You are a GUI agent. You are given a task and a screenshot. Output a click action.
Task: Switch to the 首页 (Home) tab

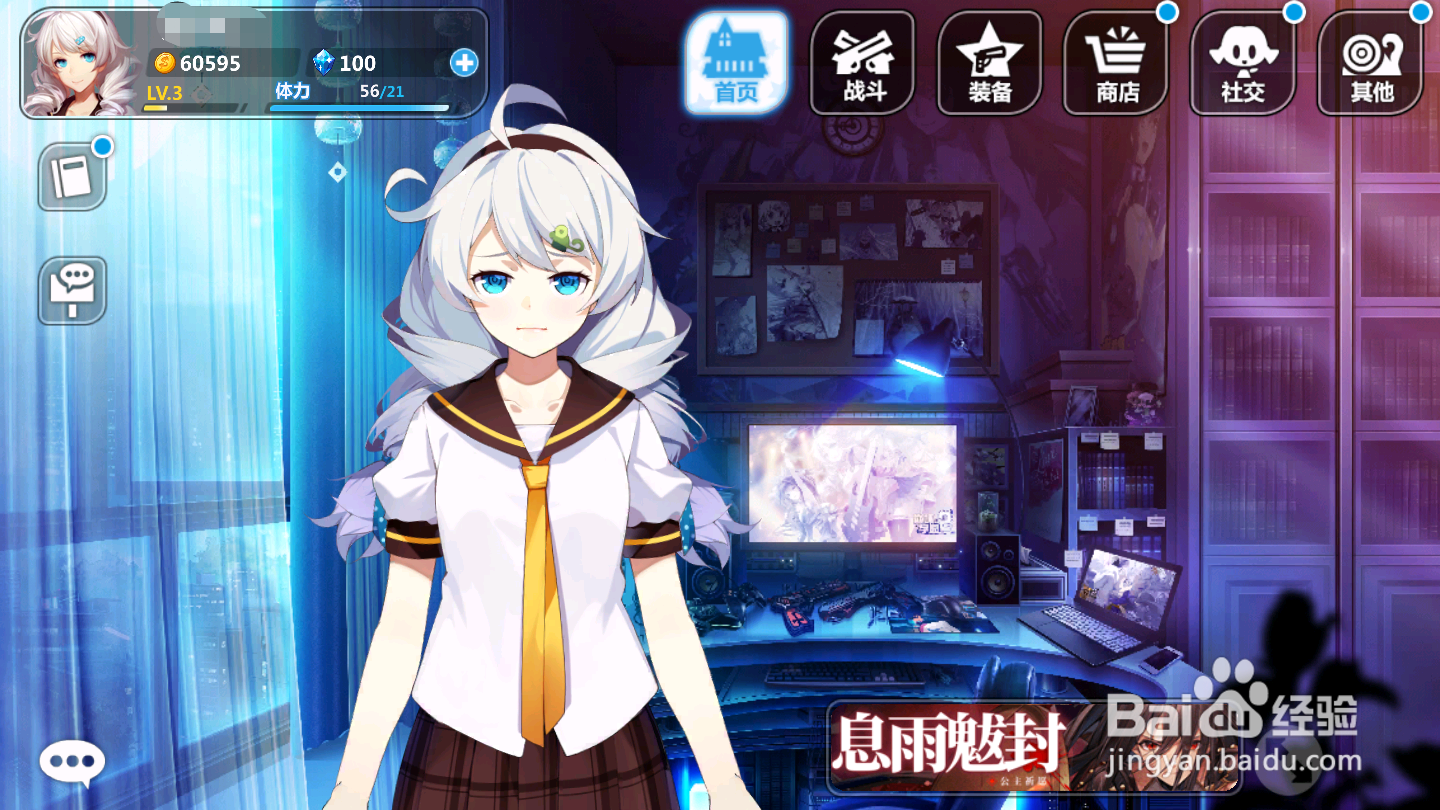[x=735, y=60]
